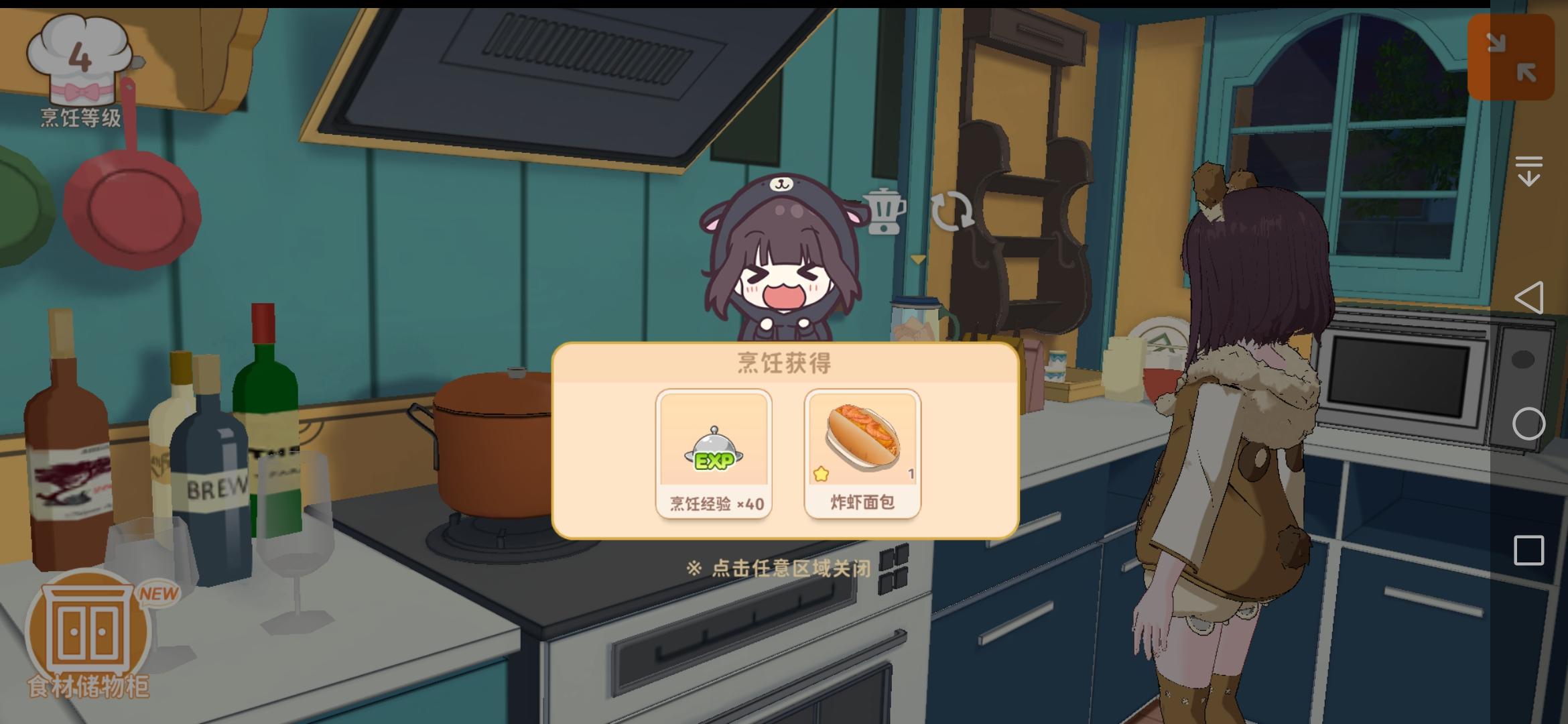This screenshot has height=724, width=1568.
Task: Tap the NEW badge on the storage cabinet
Action: 157,593
